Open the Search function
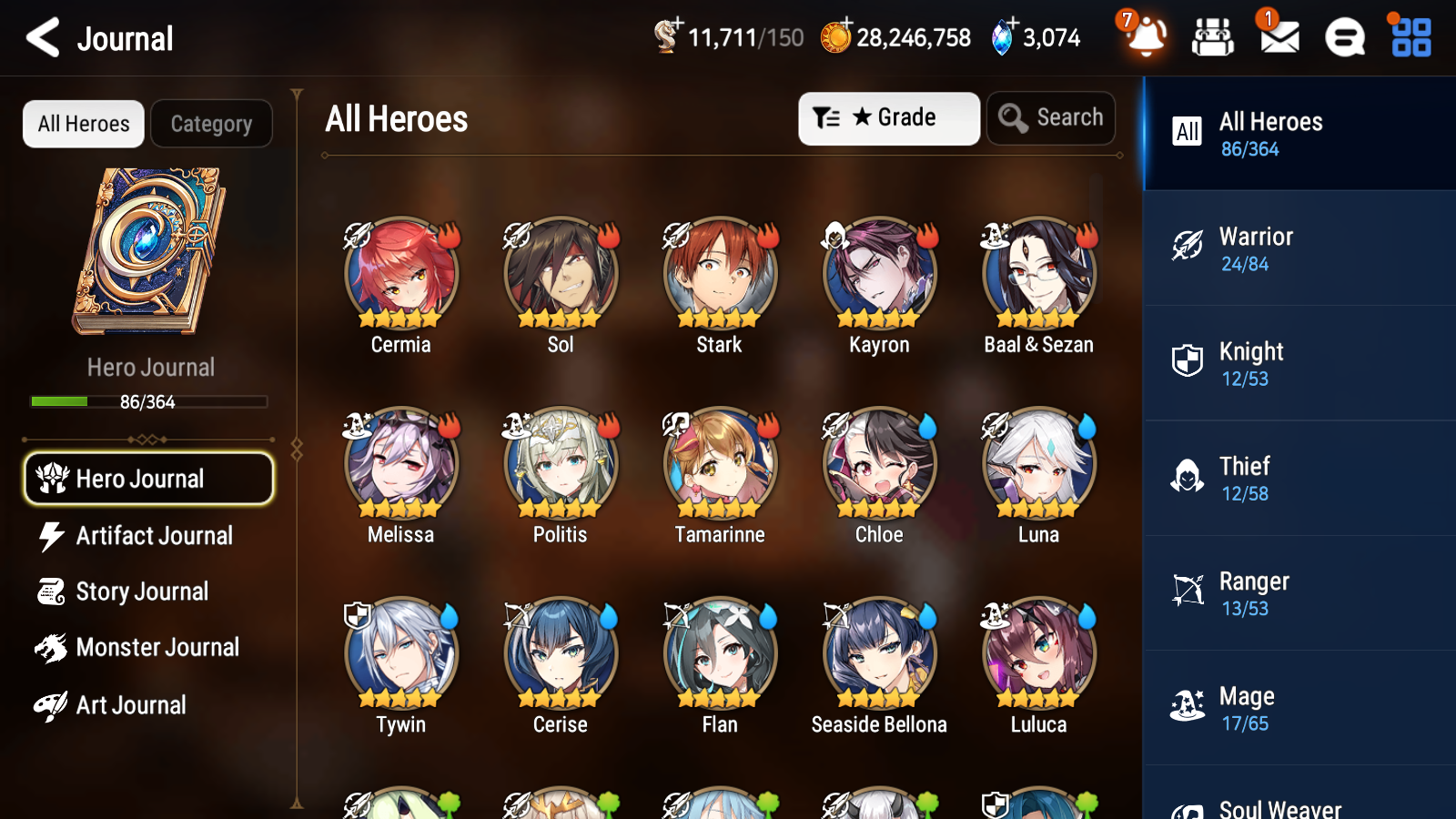The height and width of the screenshot is (819, 1456). point(1050,117)
